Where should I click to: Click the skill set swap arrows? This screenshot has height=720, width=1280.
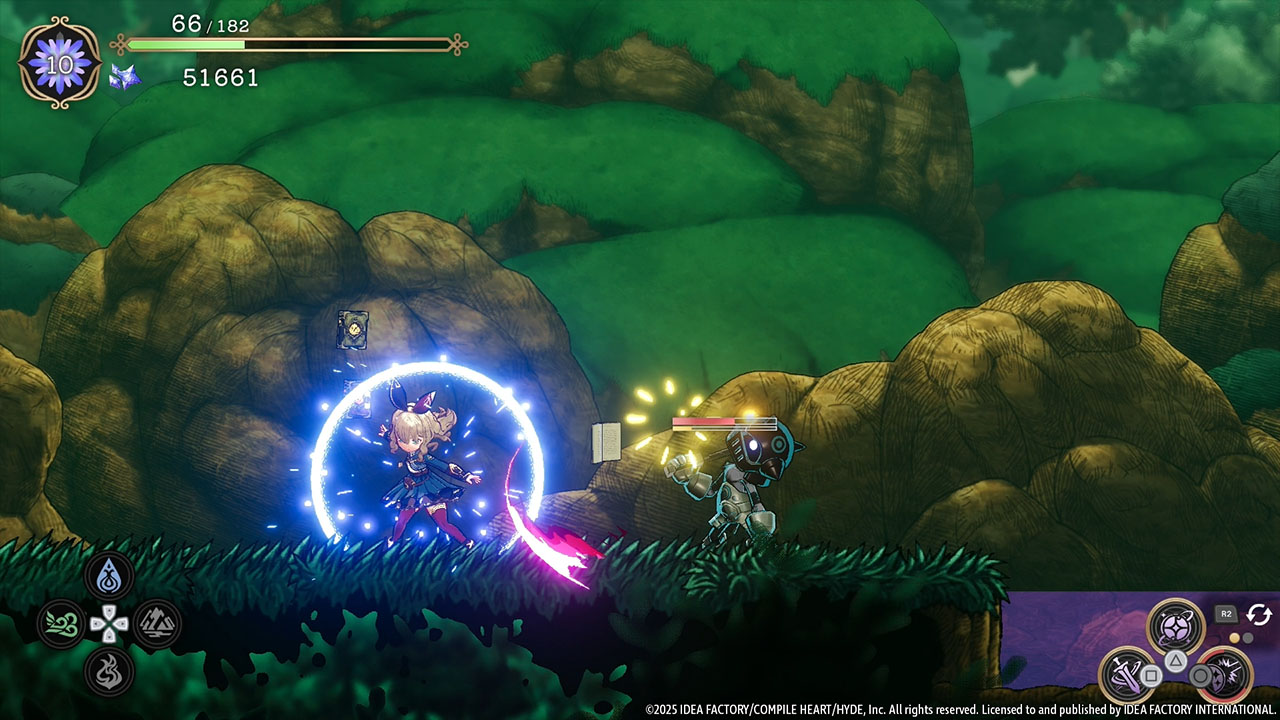coord(1258,614)
